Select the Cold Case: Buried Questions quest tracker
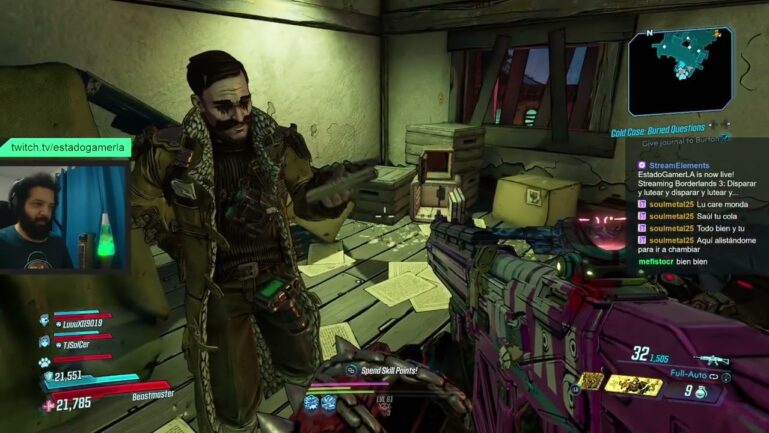This screenshot has width=769, height=433. pyautogui.click(x=659, y=131)
